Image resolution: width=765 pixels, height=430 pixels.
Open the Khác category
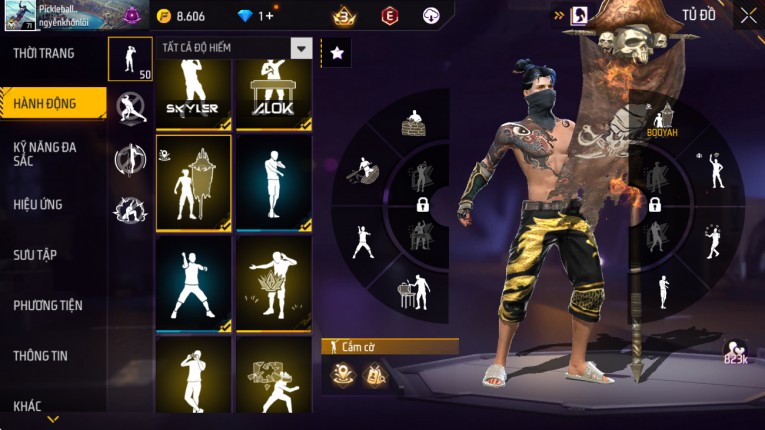(x=28, y=405)
